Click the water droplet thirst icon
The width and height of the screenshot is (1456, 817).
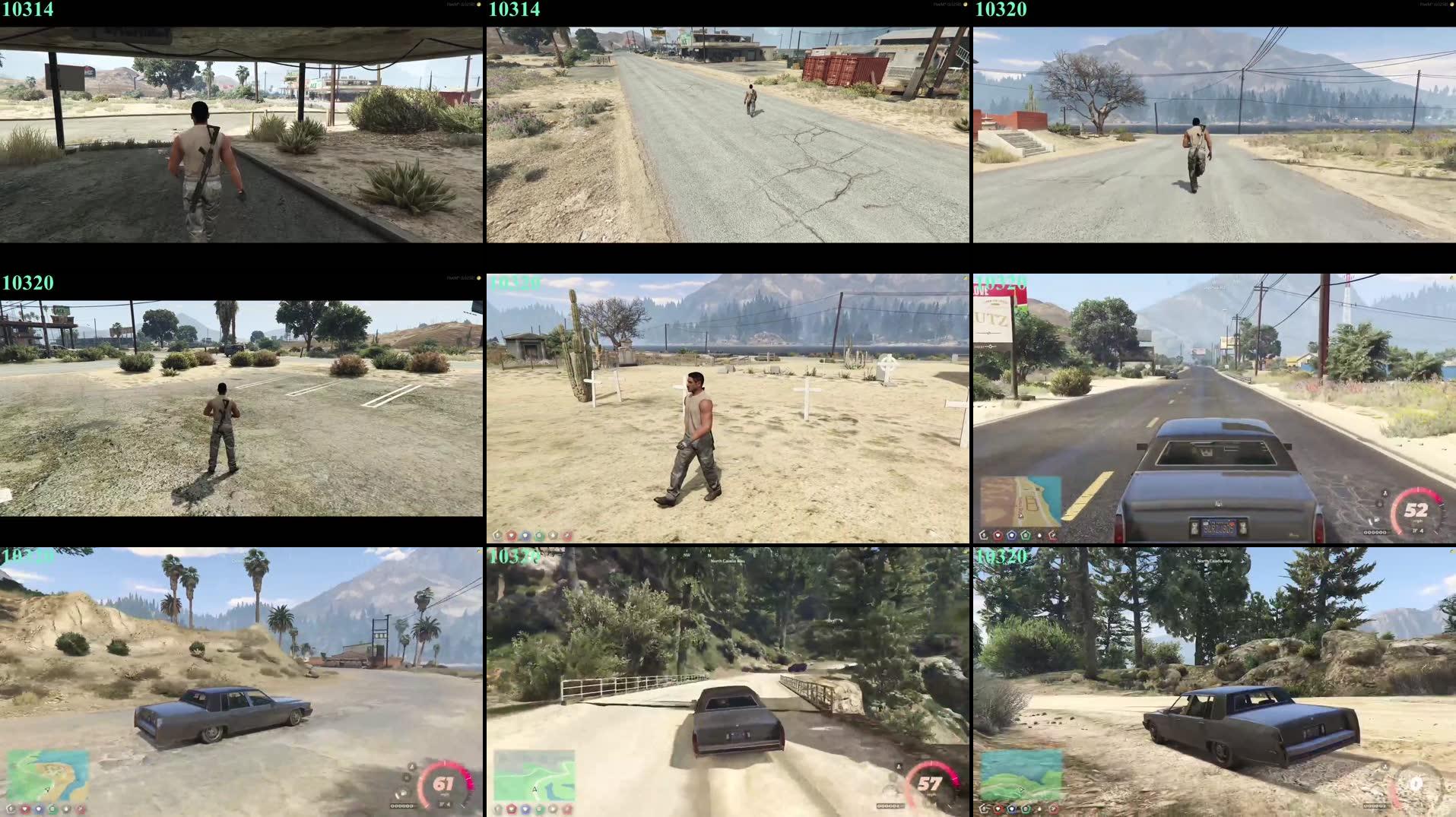pyautogui.click(x=1039, y=534)
